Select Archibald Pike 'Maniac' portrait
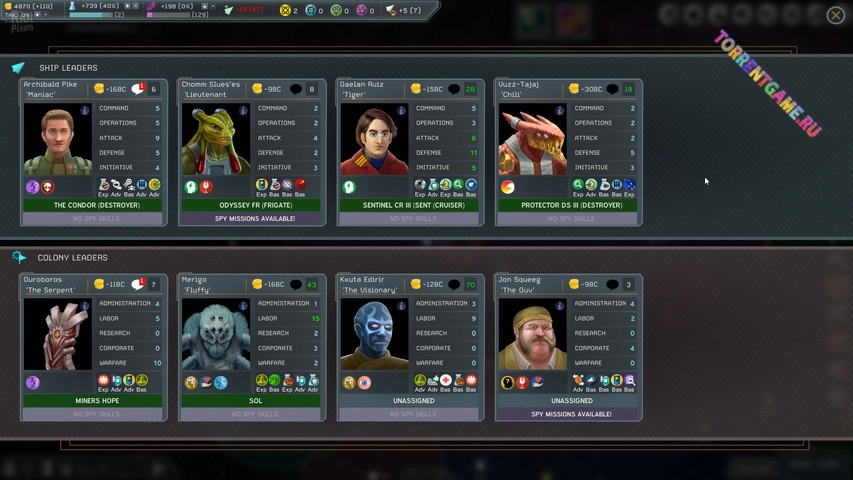The image size is (853, 480). pyautogui.click(x=58, y=139)
